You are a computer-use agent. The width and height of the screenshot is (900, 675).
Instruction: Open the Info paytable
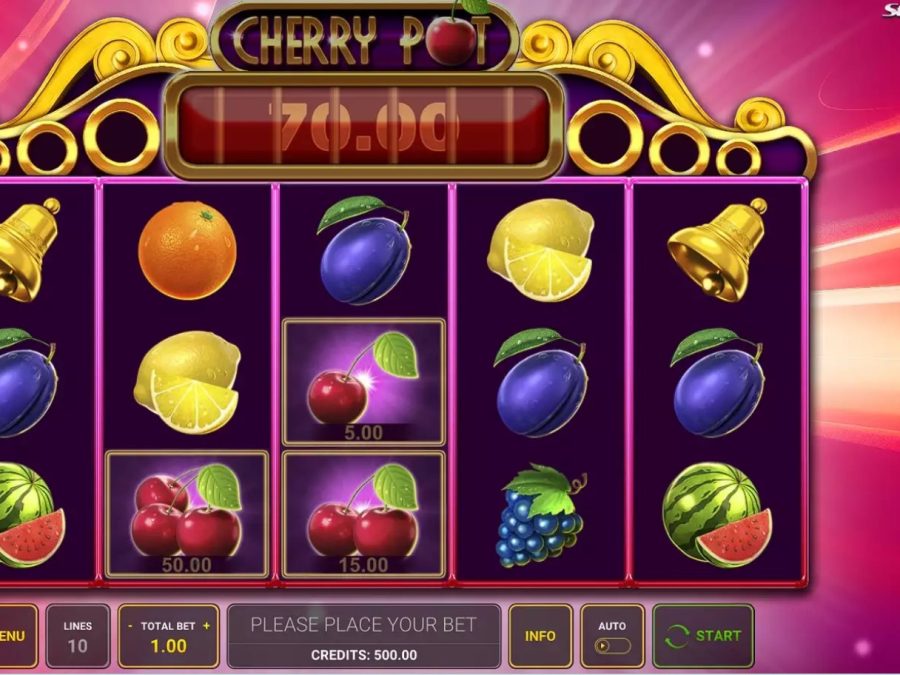540,635
